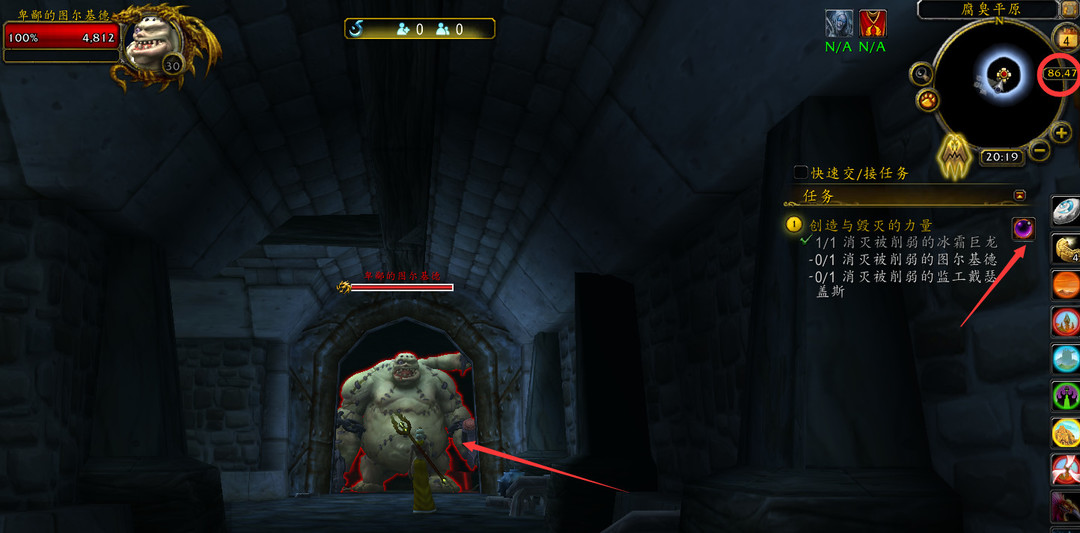Zoom in the minimap with plus button
Image resolution: width=1080 pixels, height=533 pixels.
point(1061,133)
